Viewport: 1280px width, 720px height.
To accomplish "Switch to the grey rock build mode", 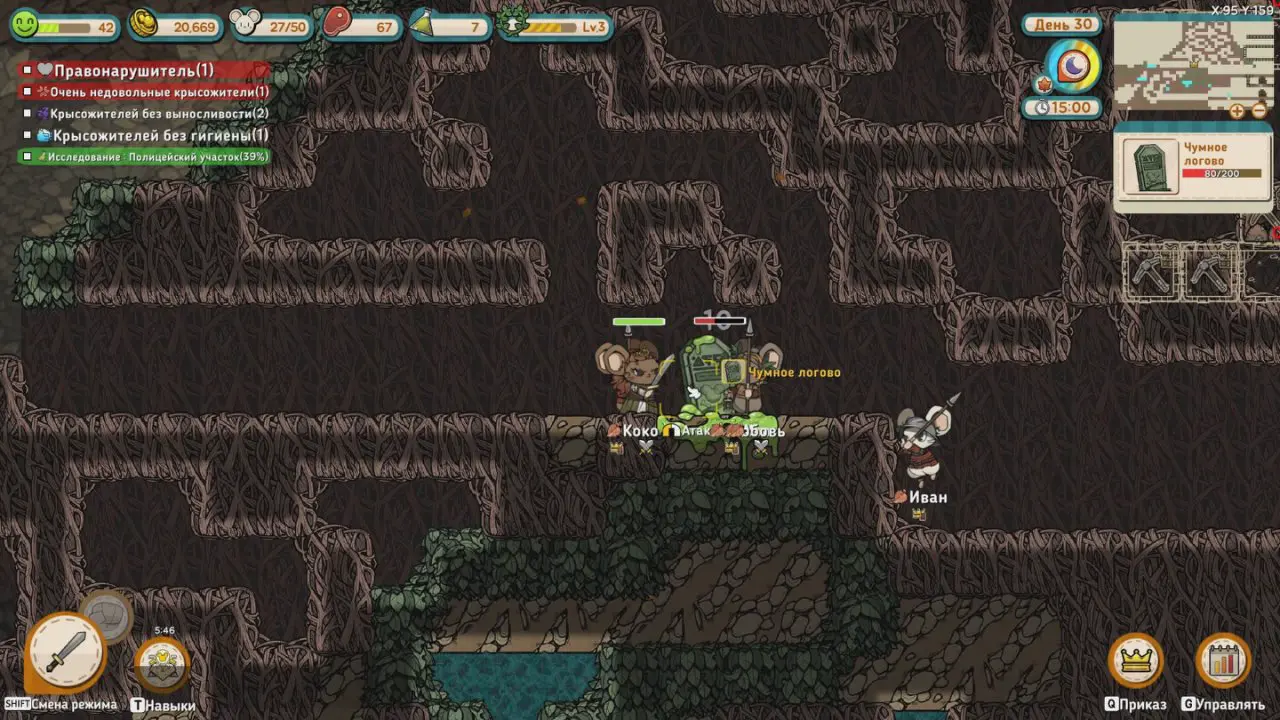I will (107, 615).
